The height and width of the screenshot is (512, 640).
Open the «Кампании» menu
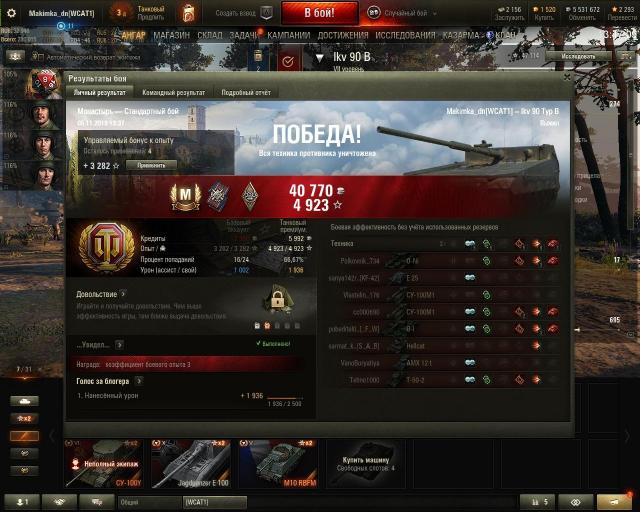click(x=289, y=34)
